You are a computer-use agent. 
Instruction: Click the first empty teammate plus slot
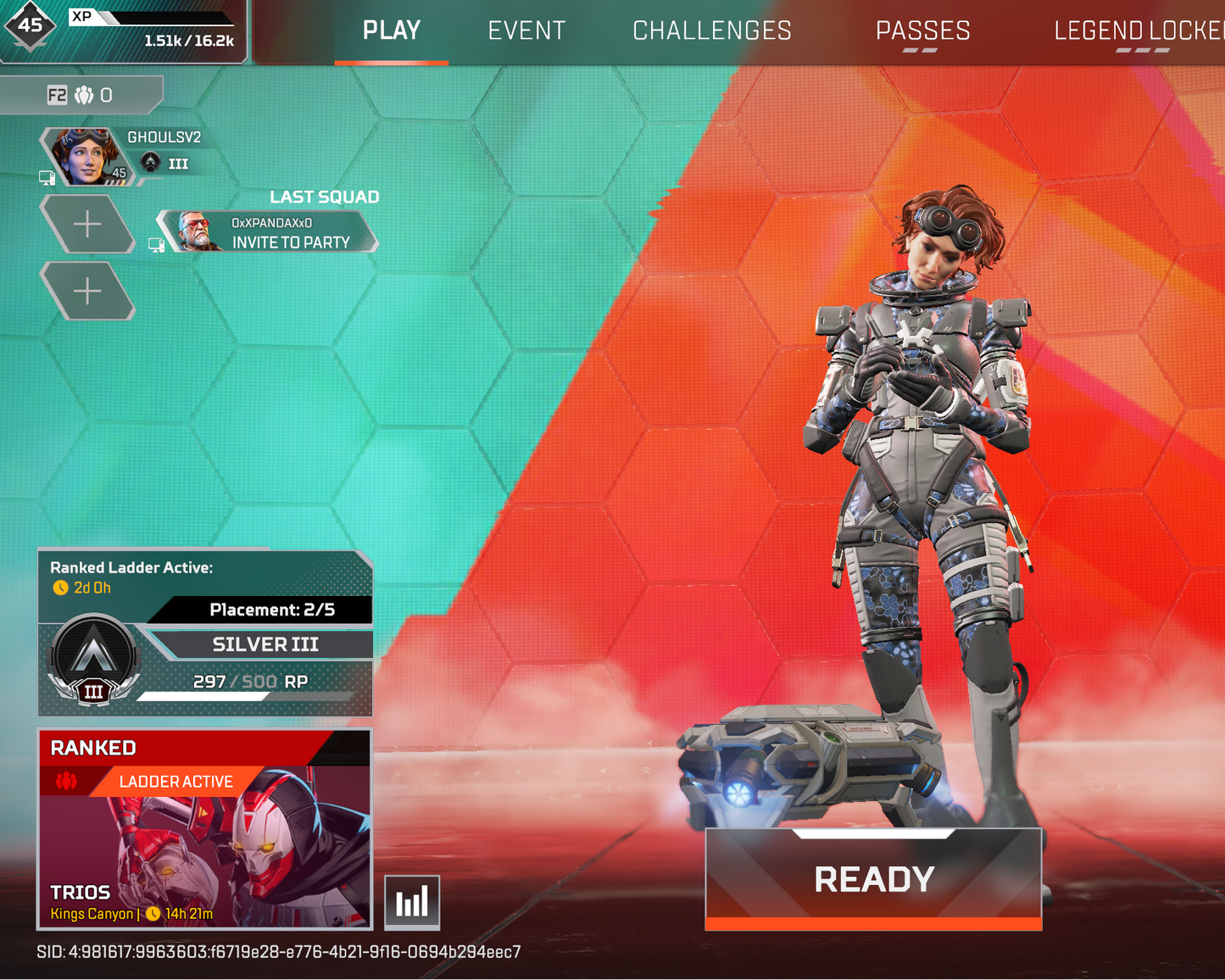click(87, 223)
